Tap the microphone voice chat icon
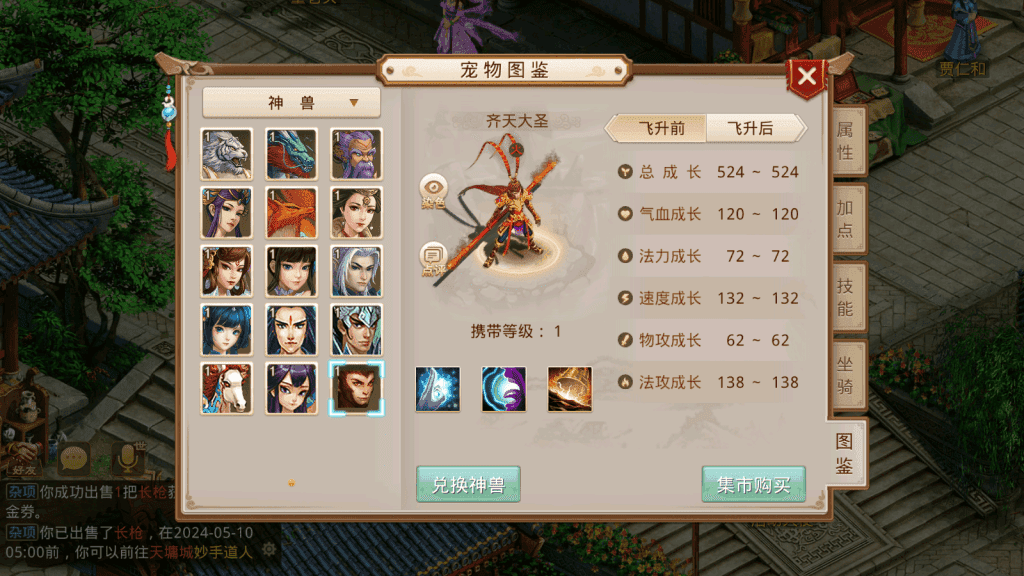1024x576 pixels. (128, 459)
